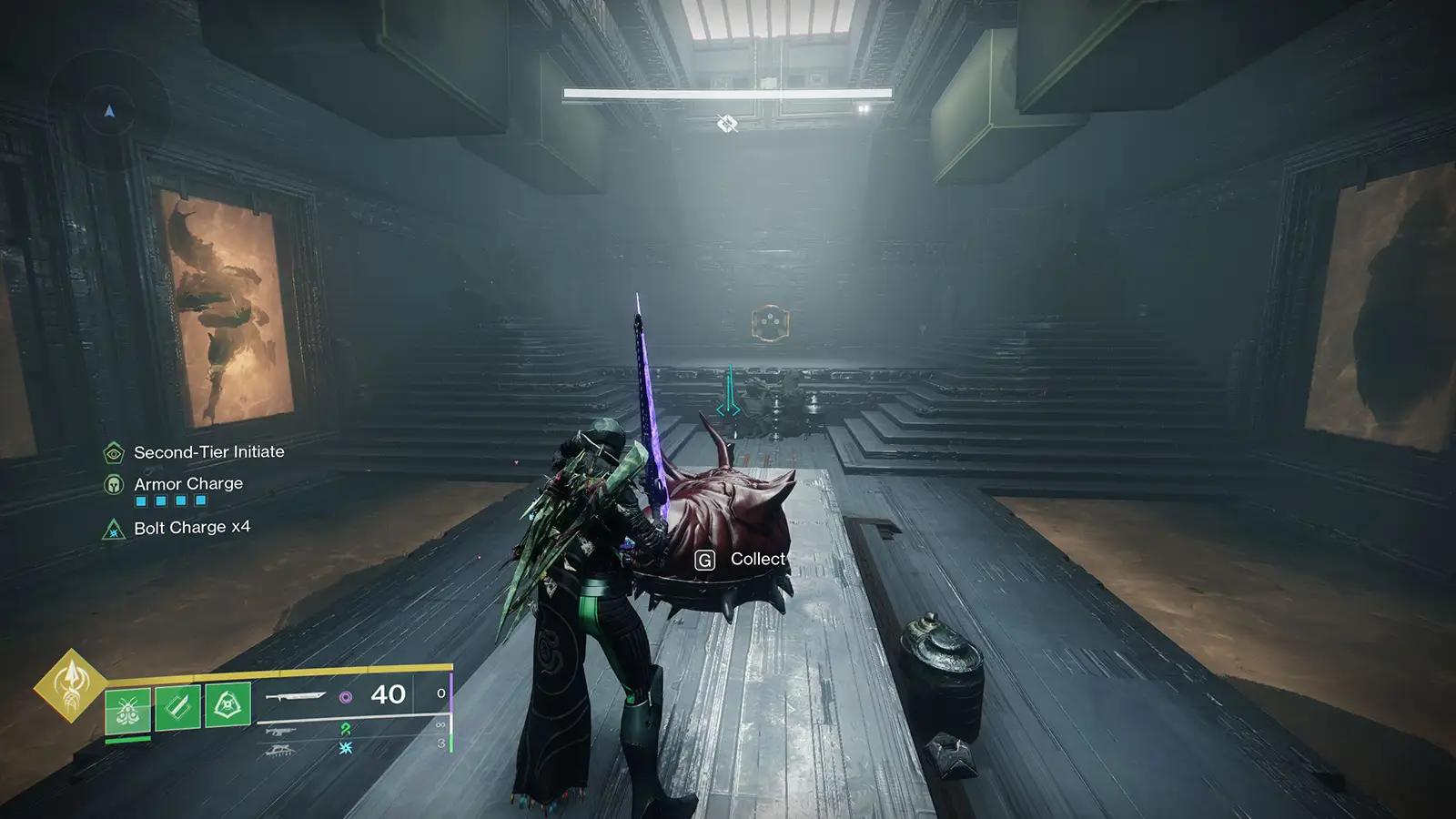Select the equipped sword weapon slot
1456x819 pixels.
[x=295, y=696]
